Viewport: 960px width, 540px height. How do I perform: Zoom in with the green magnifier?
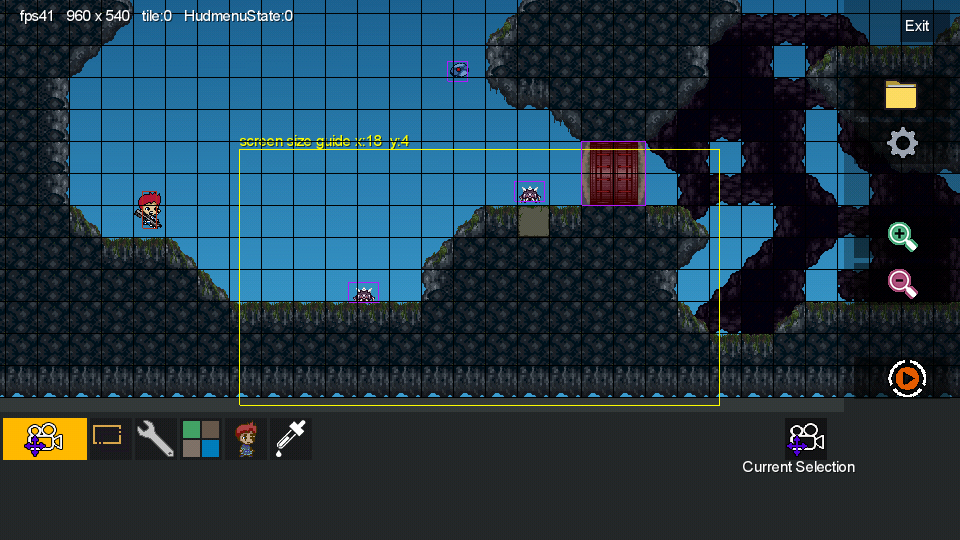(x=902, y=237)
